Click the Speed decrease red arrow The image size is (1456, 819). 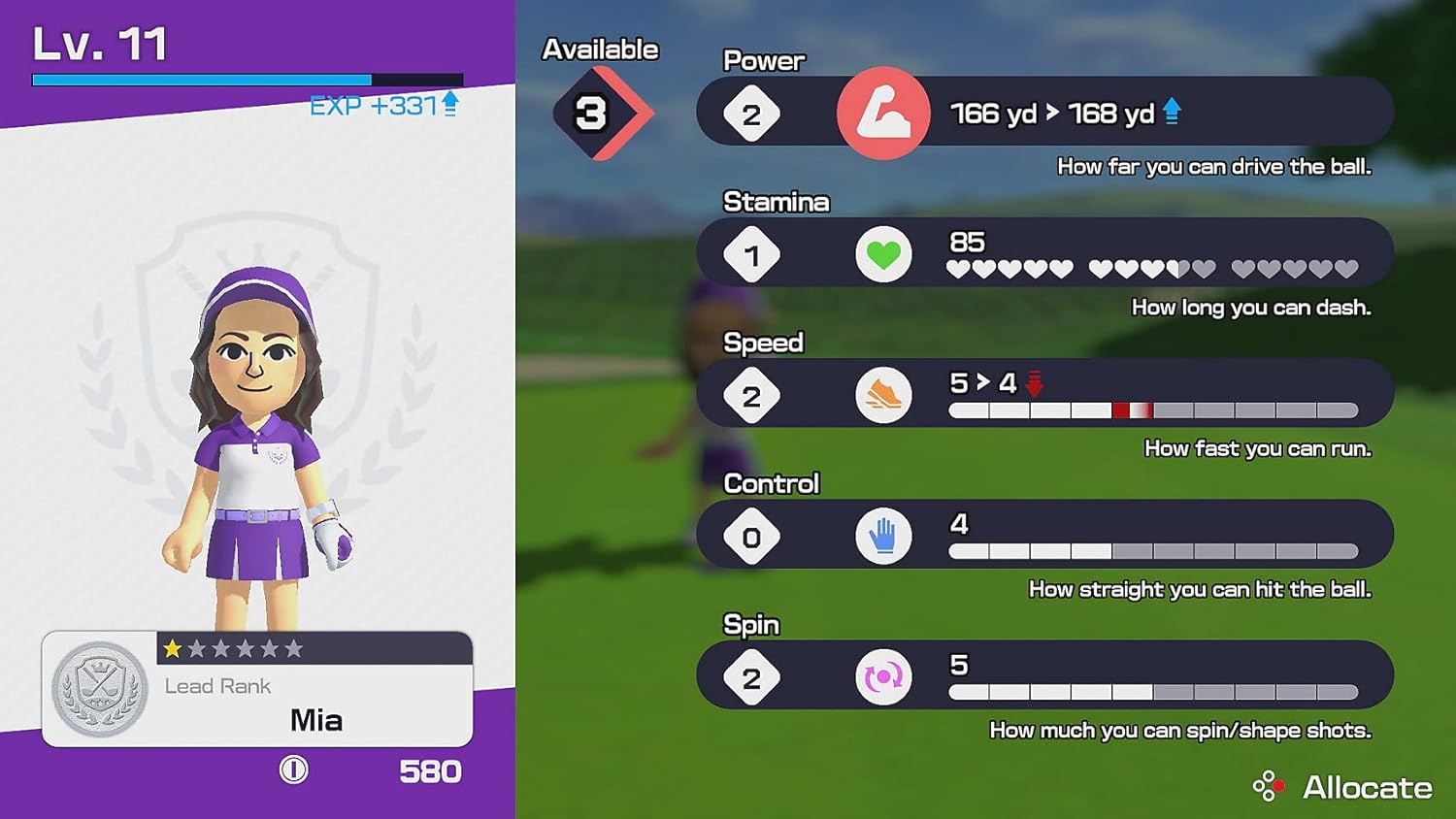coord(1034,383)
